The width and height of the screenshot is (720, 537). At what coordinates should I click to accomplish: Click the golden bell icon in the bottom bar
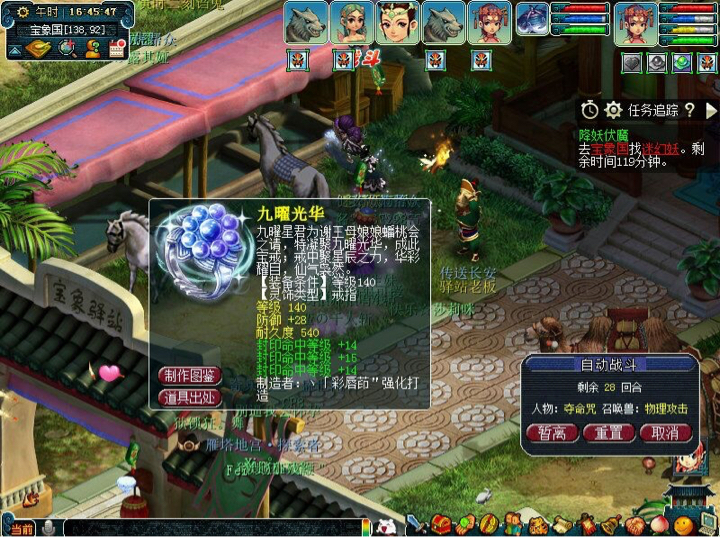click(x=610, y=523)
